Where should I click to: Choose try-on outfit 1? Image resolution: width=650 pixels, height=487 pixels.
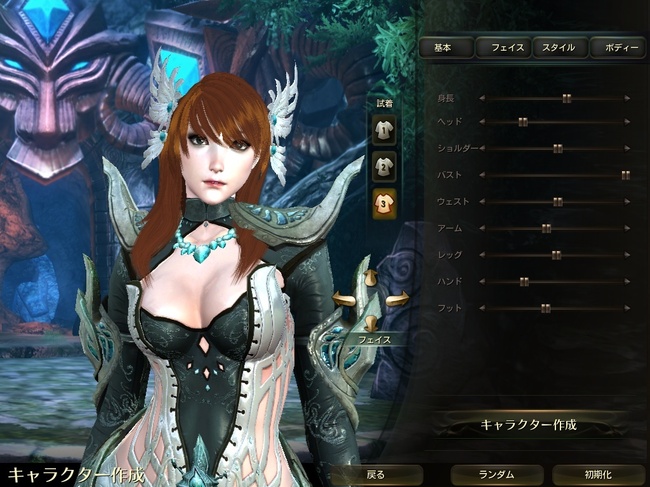384,127
